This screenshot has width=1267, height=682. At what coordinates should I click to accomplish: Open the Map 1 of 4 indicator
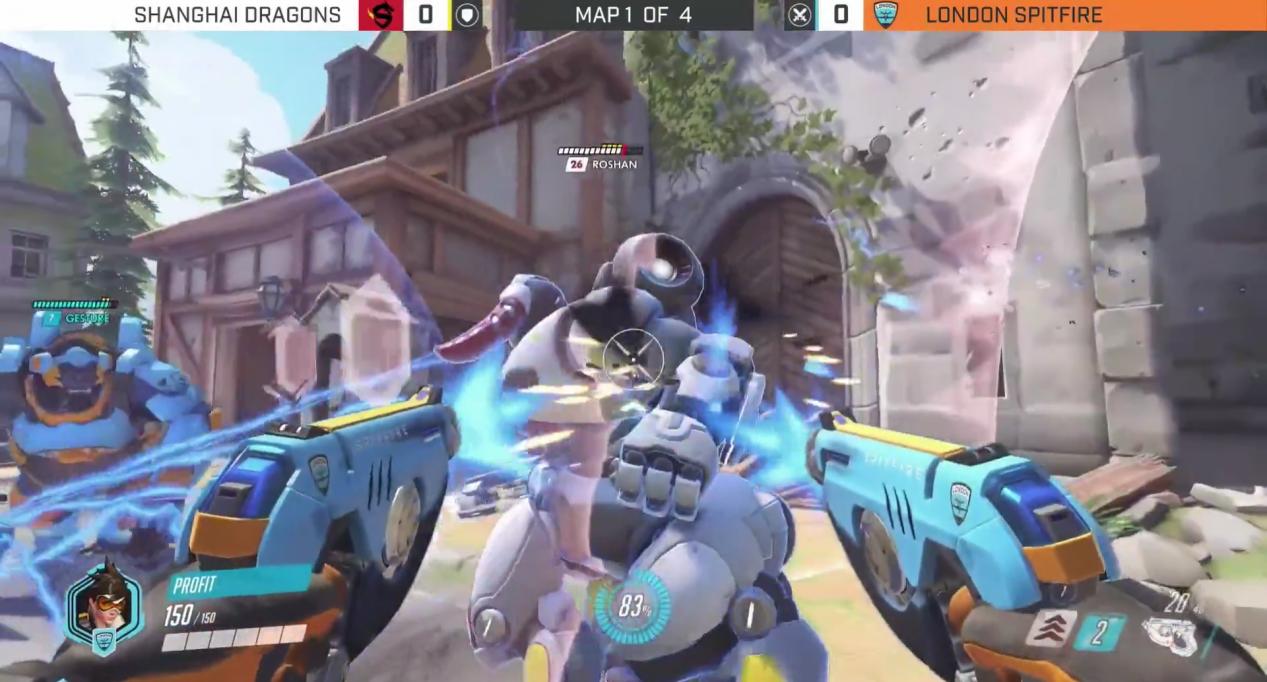[633, 15]
